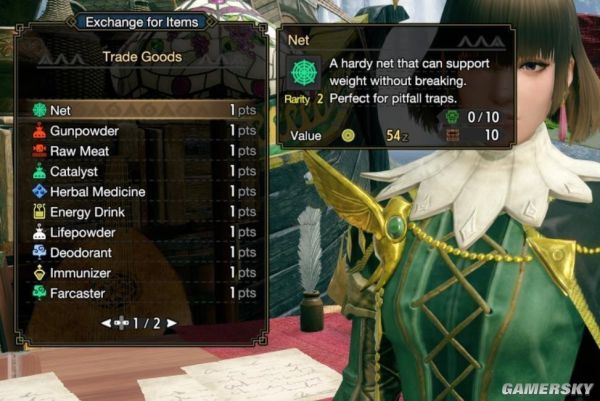600x401 pixels.
Task: Click the Deodorant trade row
Action: tap(140, 253)
